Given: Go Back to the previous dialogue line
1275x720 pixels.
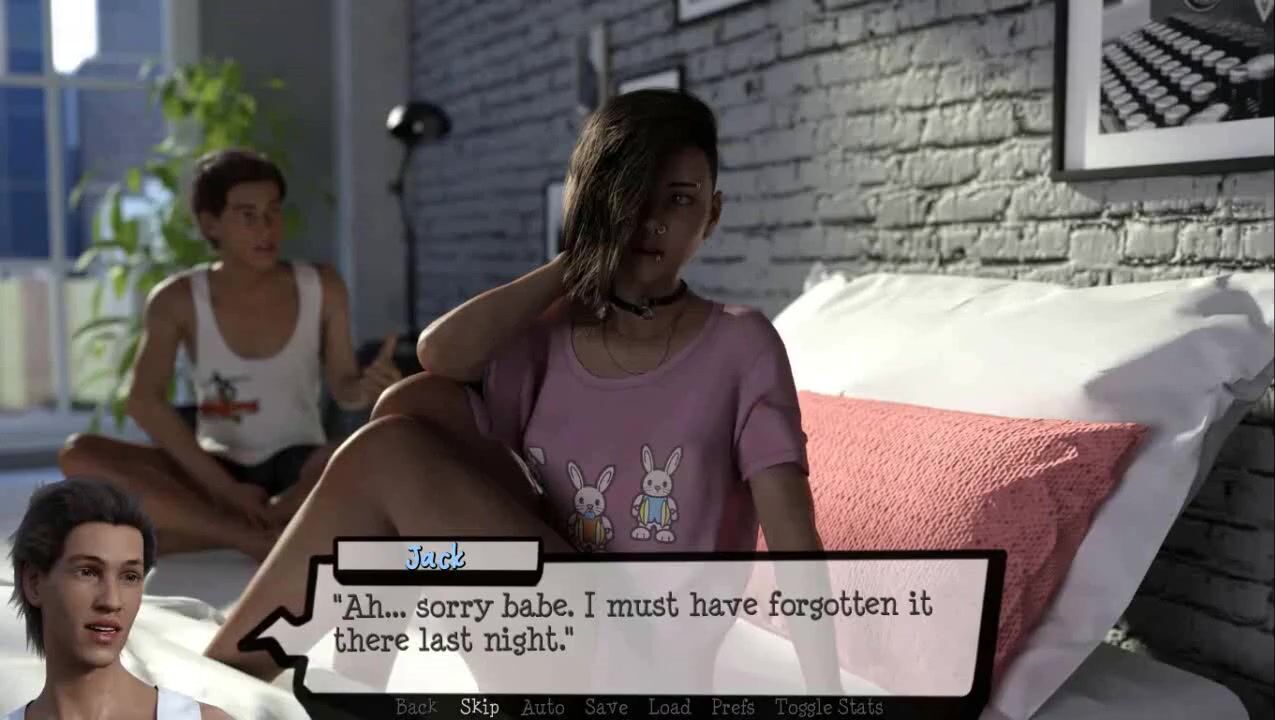Looking at the screenshot, I should tap(416, 707).
